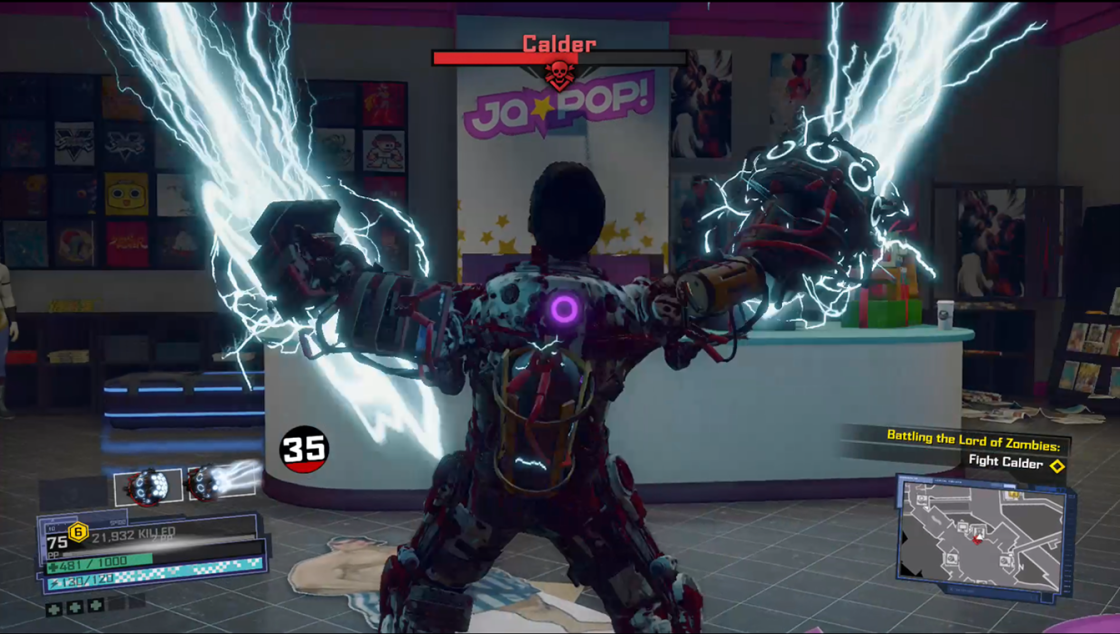The image size is (1120, 634).
Task: Click Calder's red skull boss icon
Action: [558, 75]
